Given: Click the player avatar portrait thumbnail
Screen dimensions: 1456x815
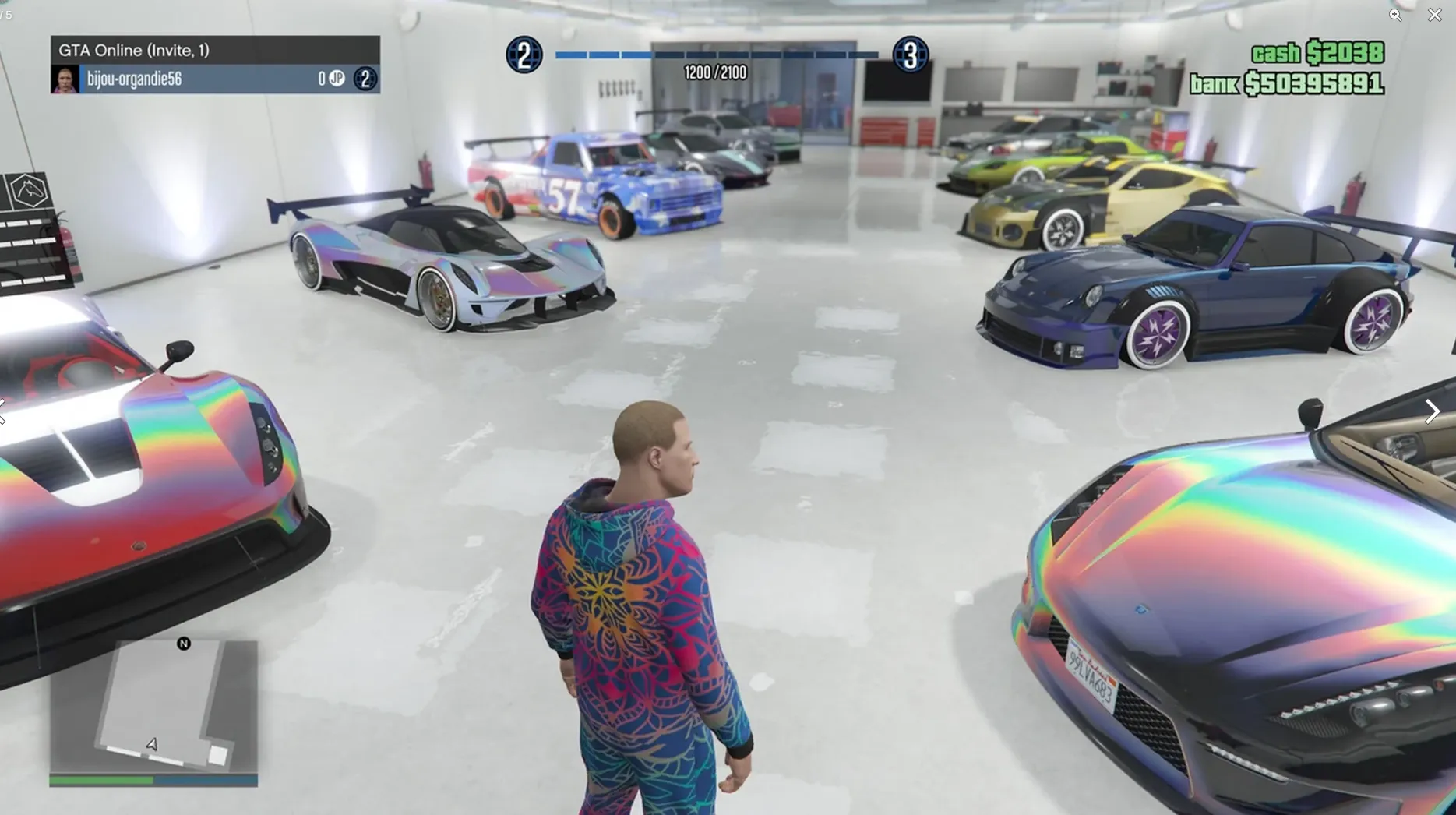Looking at the screenshot, I should click(63, 79).
